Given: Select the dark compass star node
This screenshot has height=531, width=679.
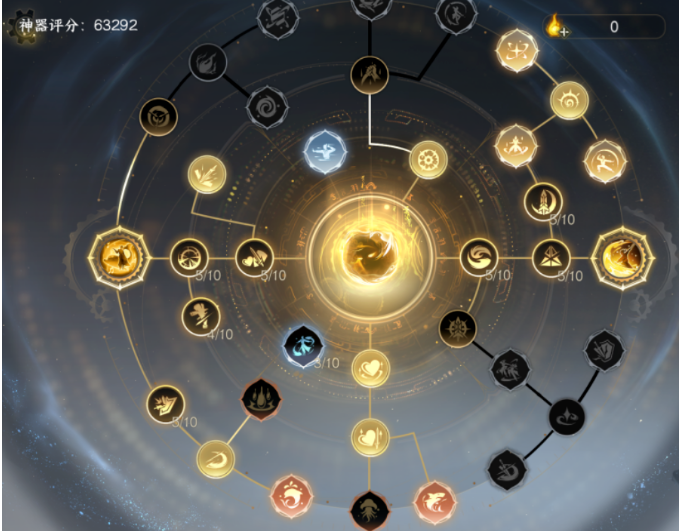Looking at the screenshot, I should coord(458,327).
